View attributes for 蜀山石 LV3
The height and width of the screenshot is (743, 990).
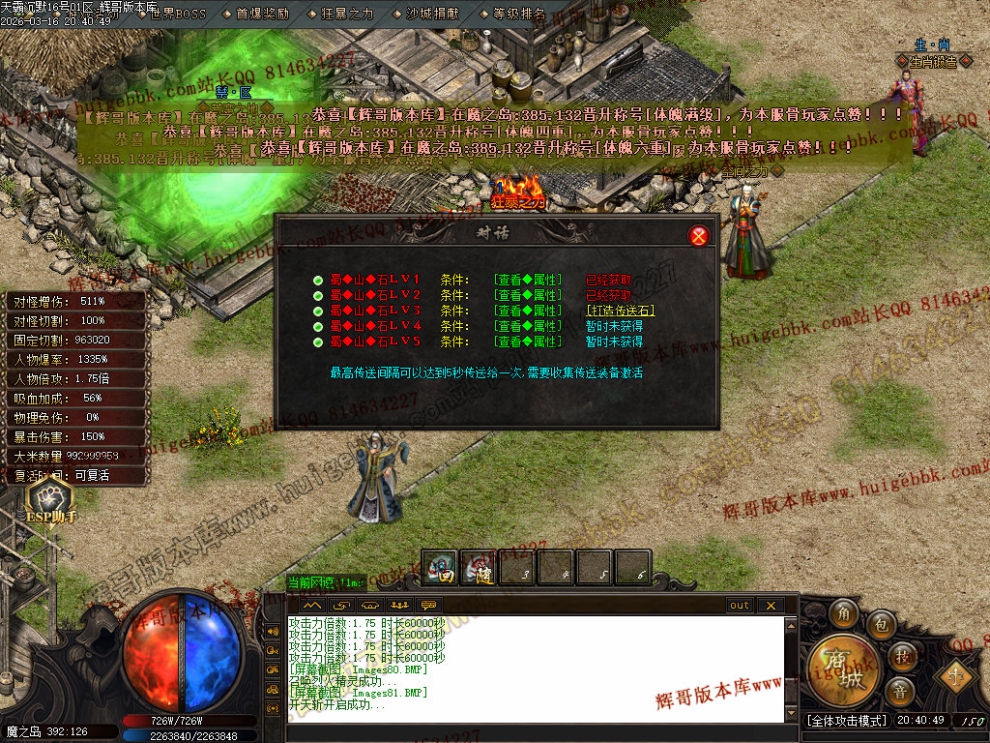click(527, 310)
